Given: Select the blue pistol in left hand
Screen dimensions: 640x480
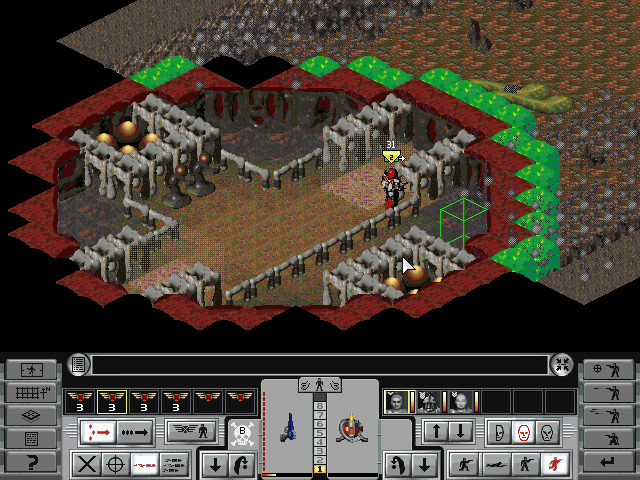Looking at the screenshot, I should [287, 428].
